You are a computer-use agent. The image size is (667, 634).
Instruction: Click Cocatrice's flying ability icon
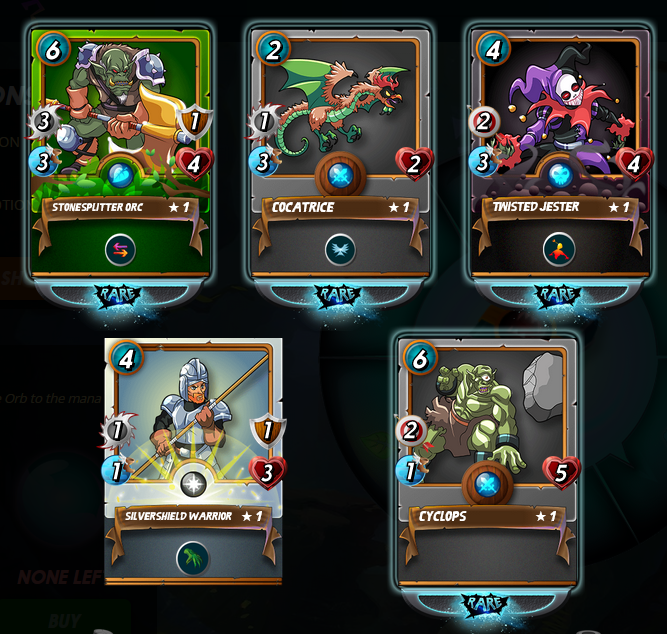(340, 250)
